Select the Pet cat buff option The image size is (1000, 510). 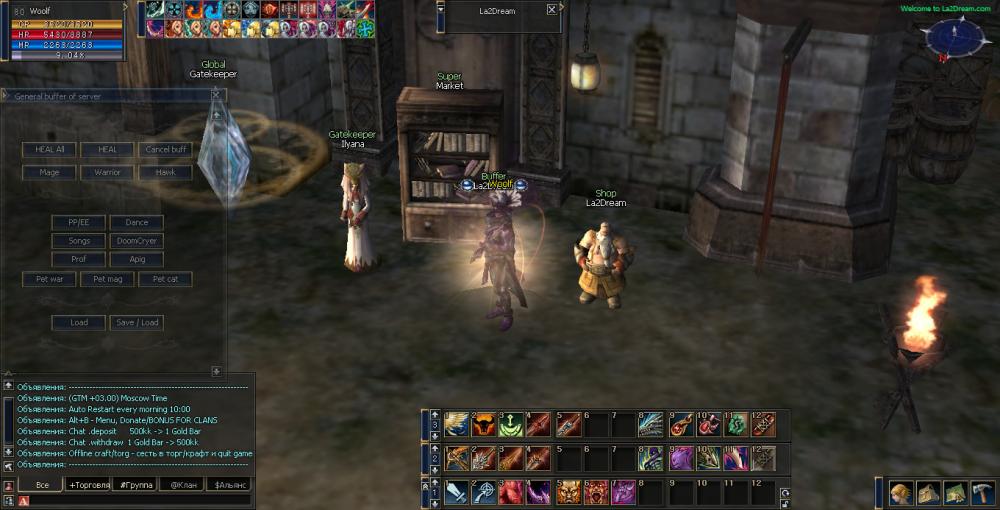[165, 279]
